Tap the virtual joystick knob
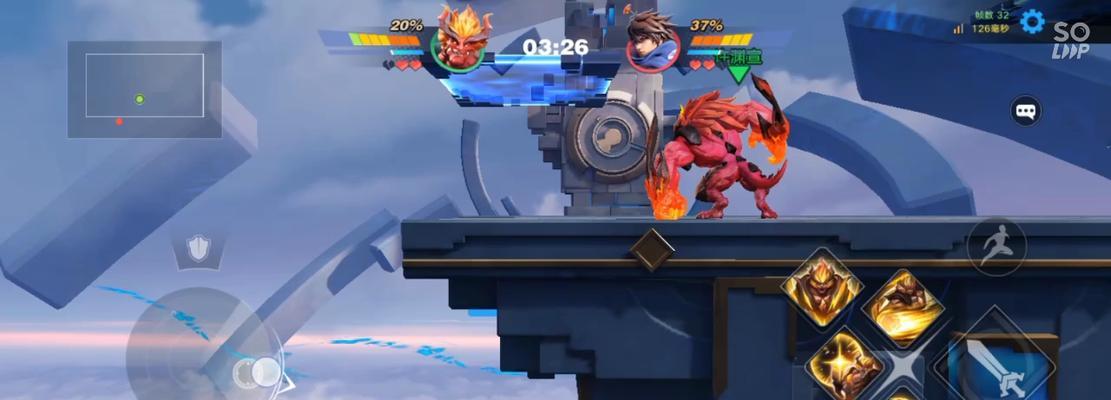1111x400 pixels. click(258, 373)
